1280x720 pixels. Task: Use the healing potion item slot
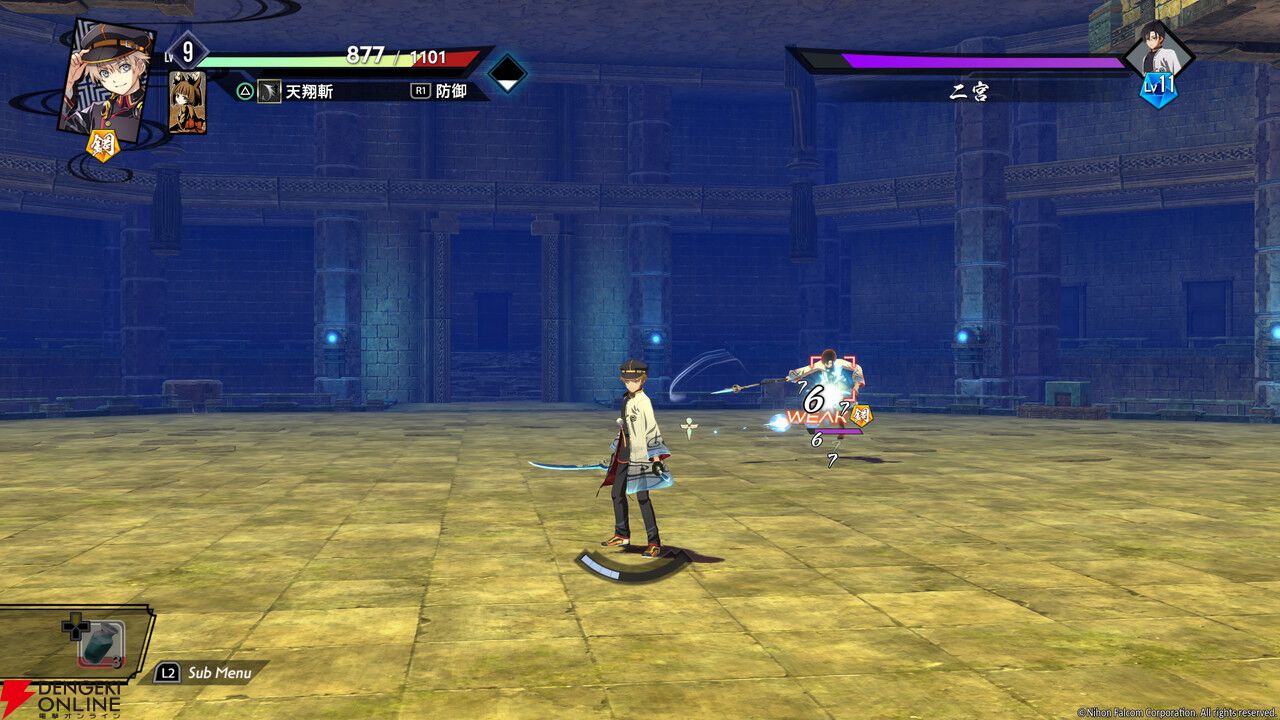(x=101, y=643)
